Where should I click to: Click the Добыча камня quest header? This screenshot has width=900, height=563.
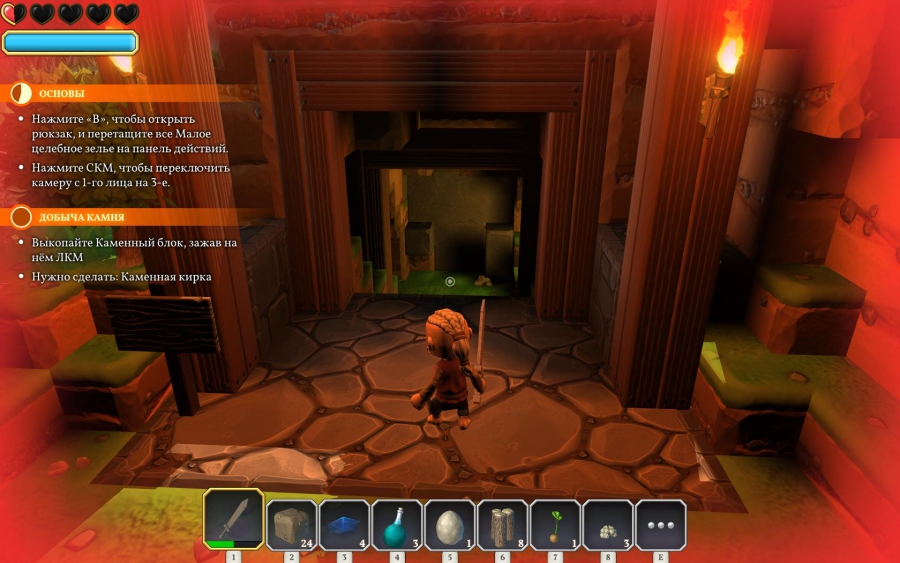point(81,217)
